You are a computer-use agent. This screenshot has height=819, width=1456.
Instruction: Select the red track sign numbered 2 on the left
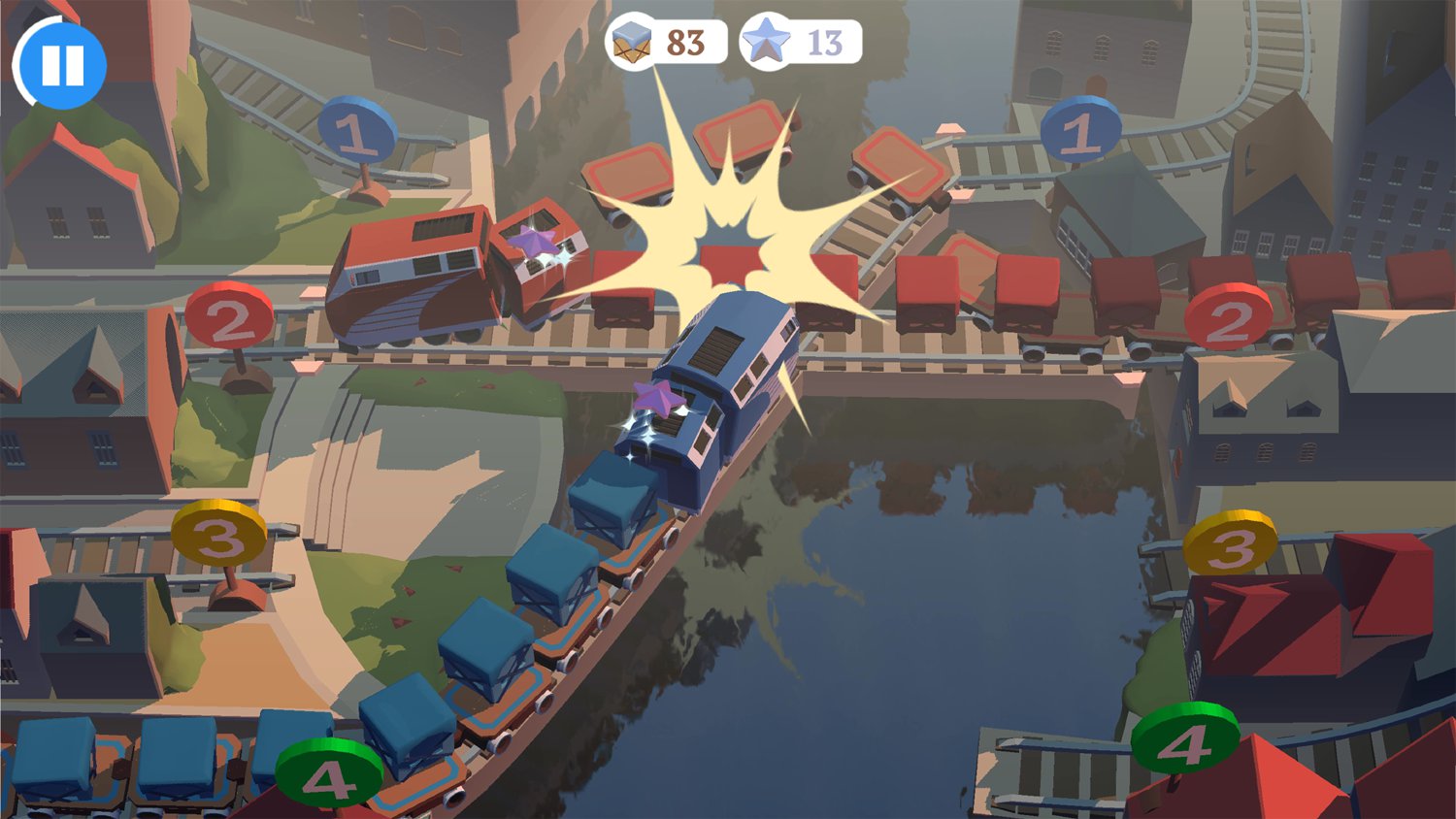pyautogui.click(x=230, y=315)
